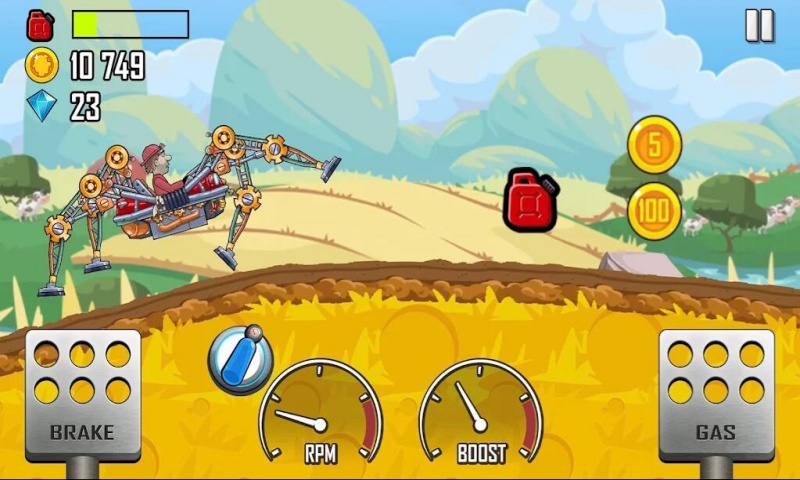Hit the GAS pedal
This screenshot has width=800, height=480.
tap(716, 394)
